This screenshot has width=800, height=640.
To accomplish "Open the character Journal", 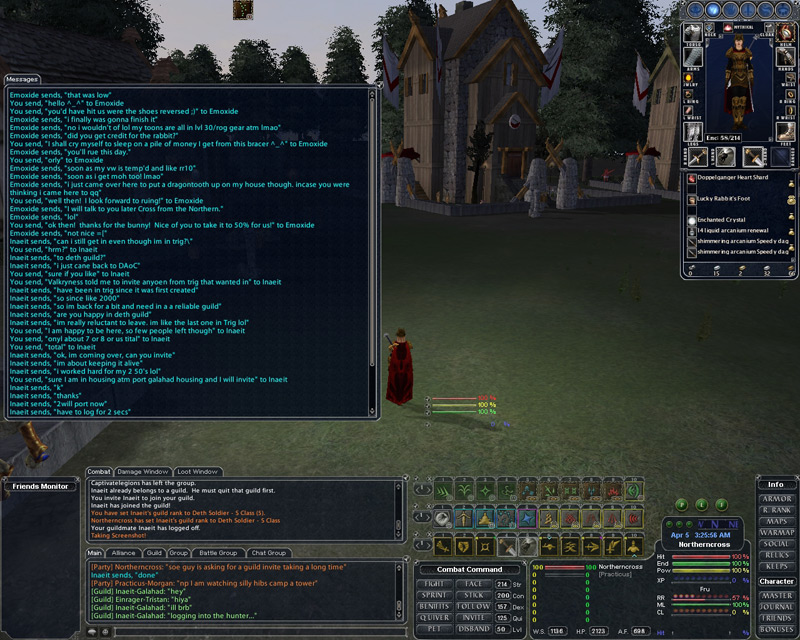I will pos(777,606).
